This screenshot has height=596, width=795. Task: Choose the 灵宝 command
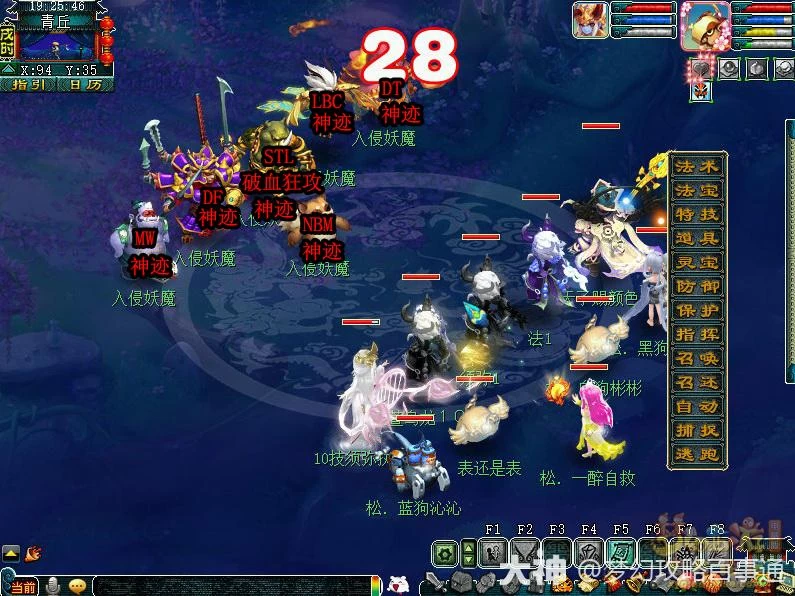(697, 263)
